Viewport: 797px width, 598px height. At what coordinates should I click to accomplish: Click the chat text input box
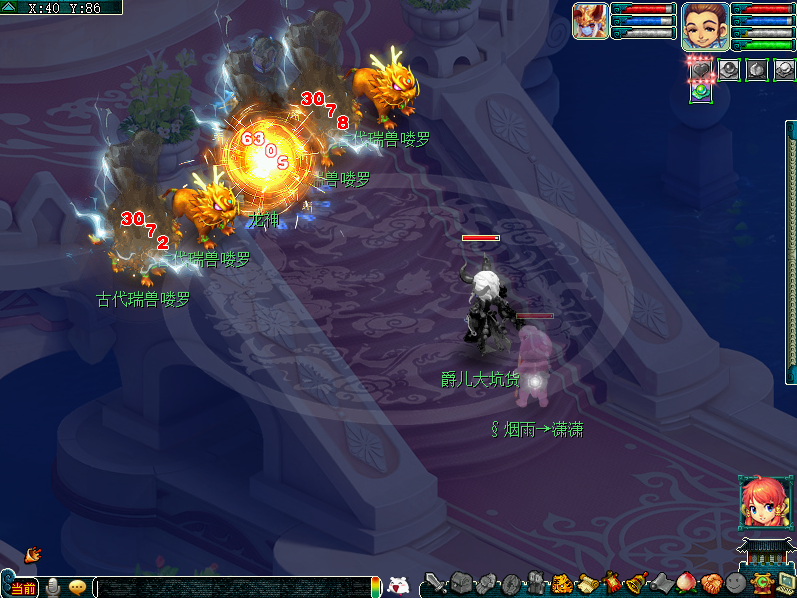point(230,587)
